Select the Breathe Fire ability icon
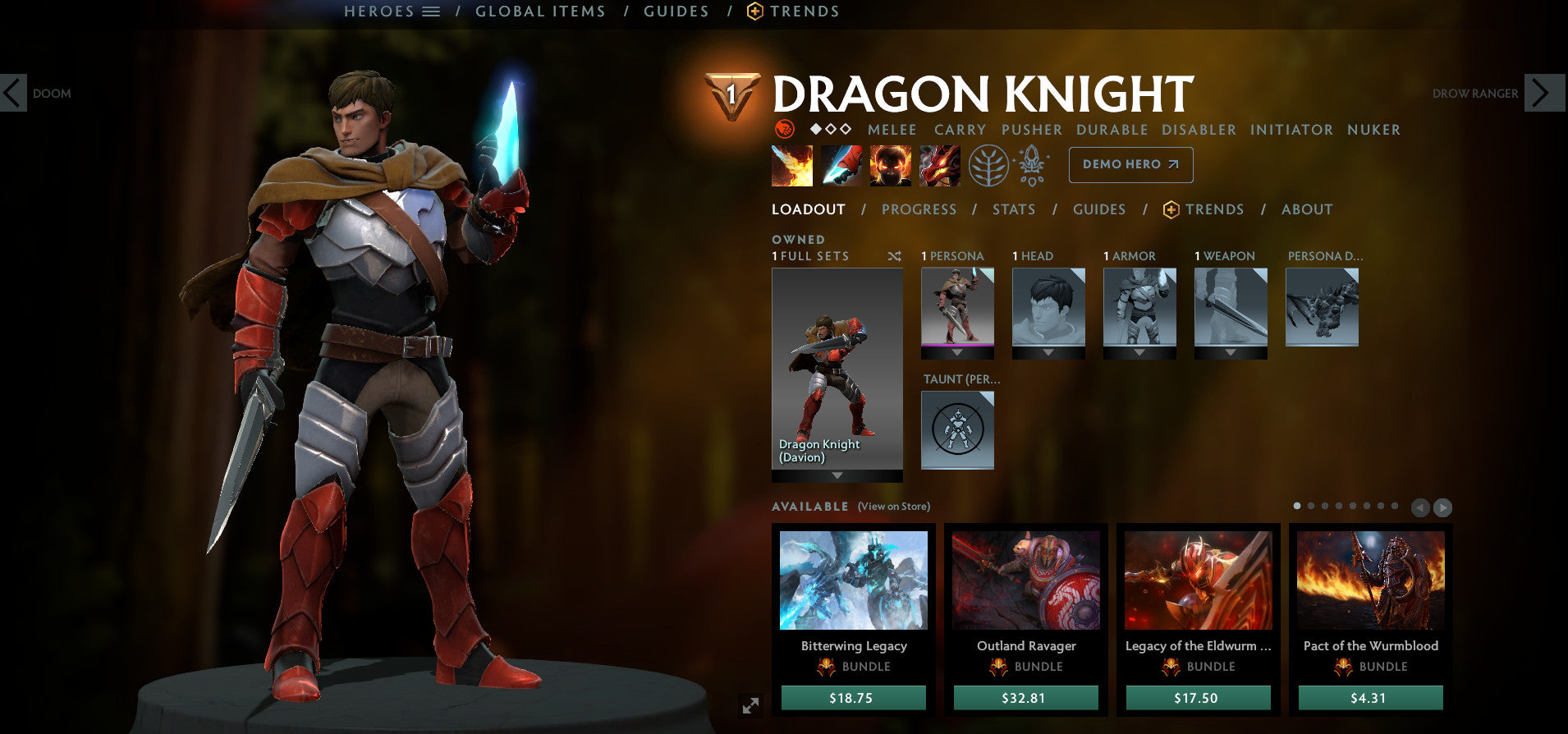This screenshot has height=734, width=1568. 792,165
